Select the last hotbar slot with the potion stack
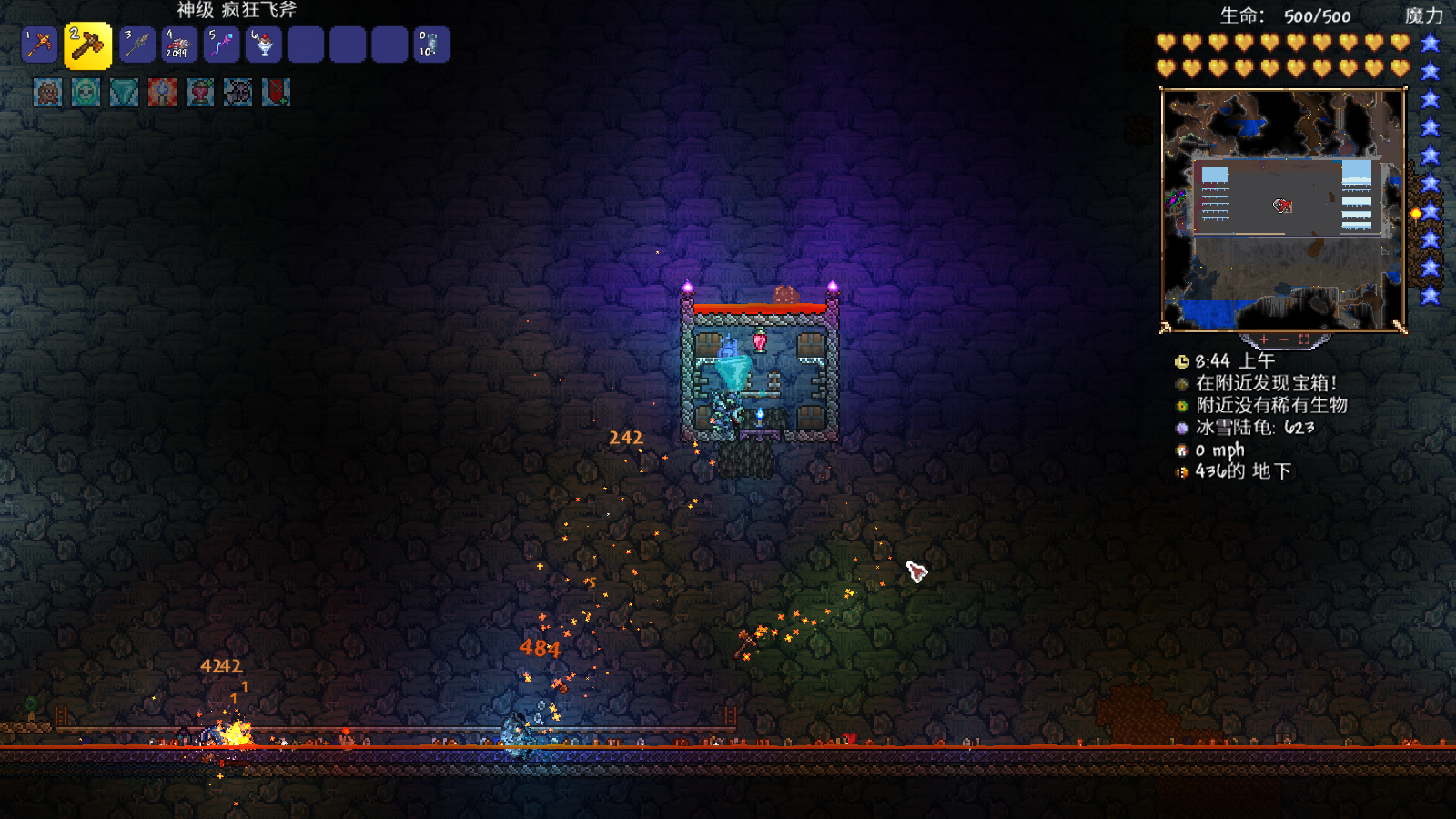The height and width of the screenshot is (819, 1456). pyautogui.click(x=430, y=45)
